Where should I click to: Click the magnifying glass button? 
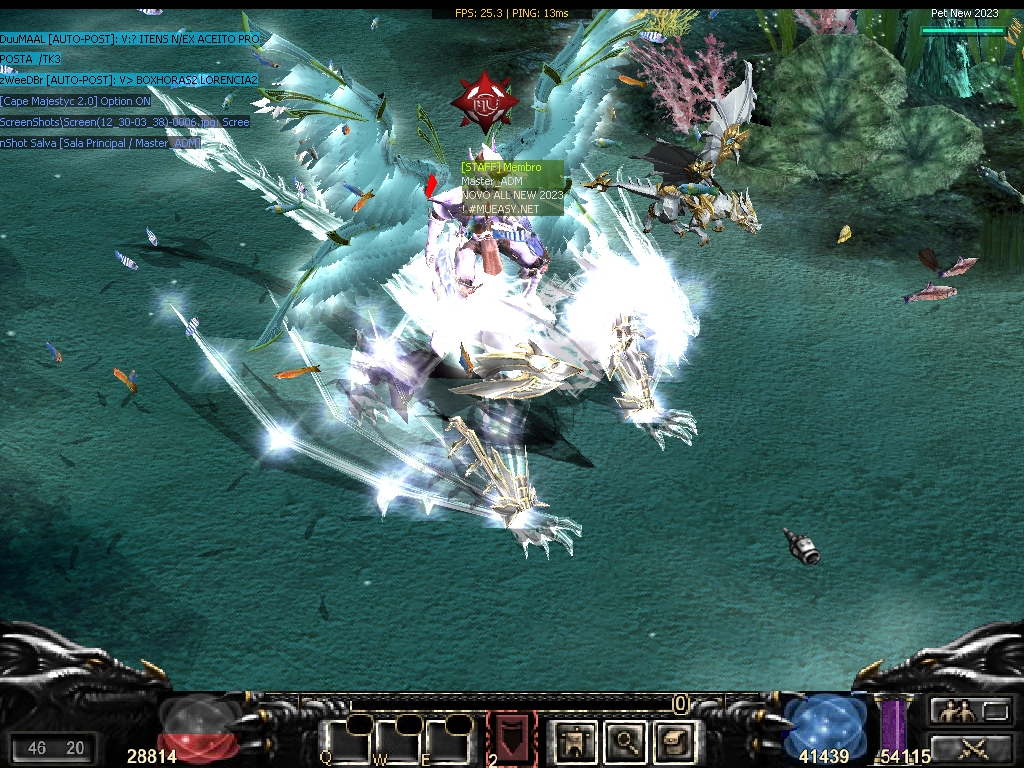(x=626, y=741)
